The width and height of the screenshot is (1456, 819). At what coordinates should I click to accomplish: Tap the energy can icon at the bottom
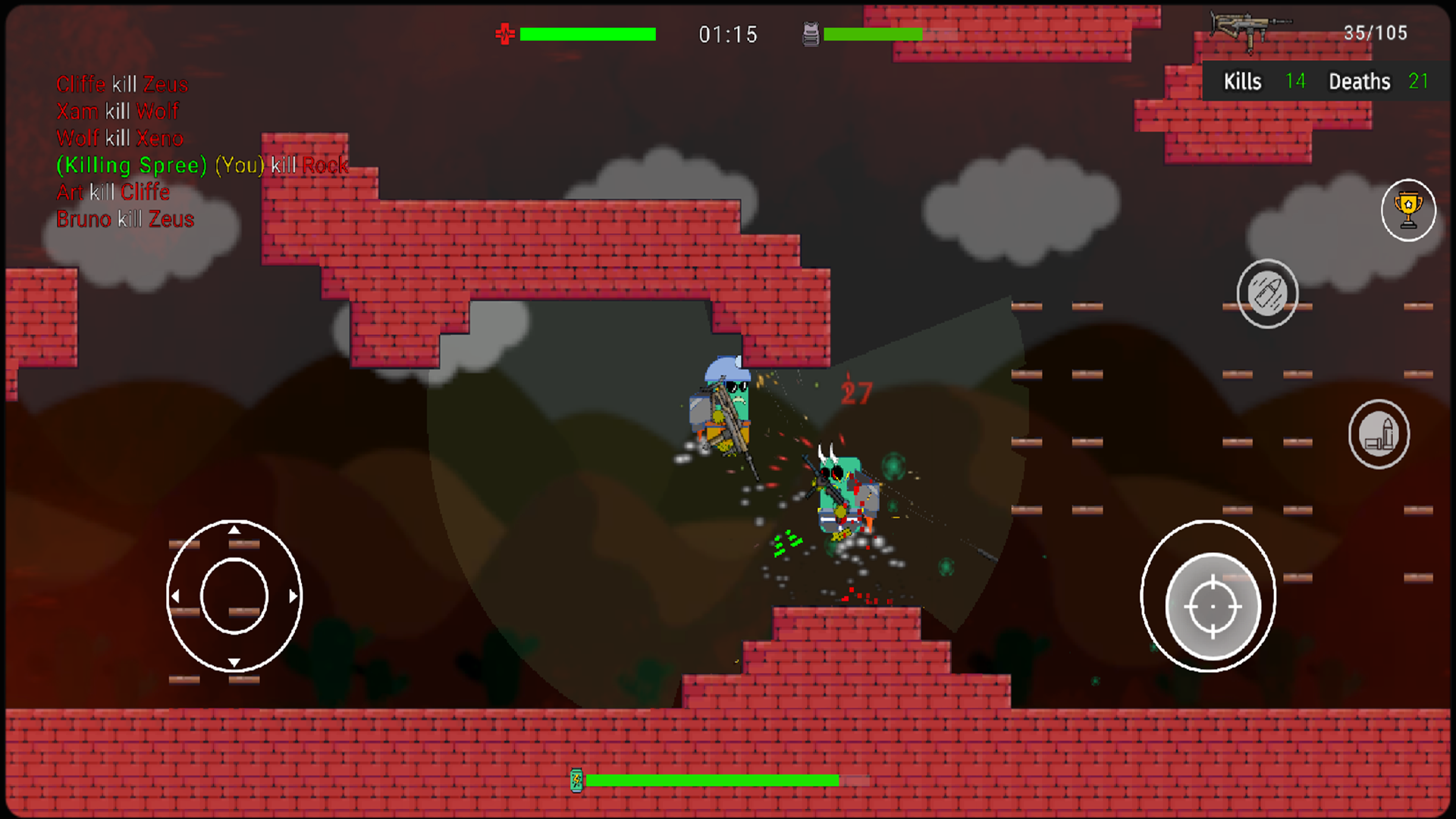(x=577, y=779)
